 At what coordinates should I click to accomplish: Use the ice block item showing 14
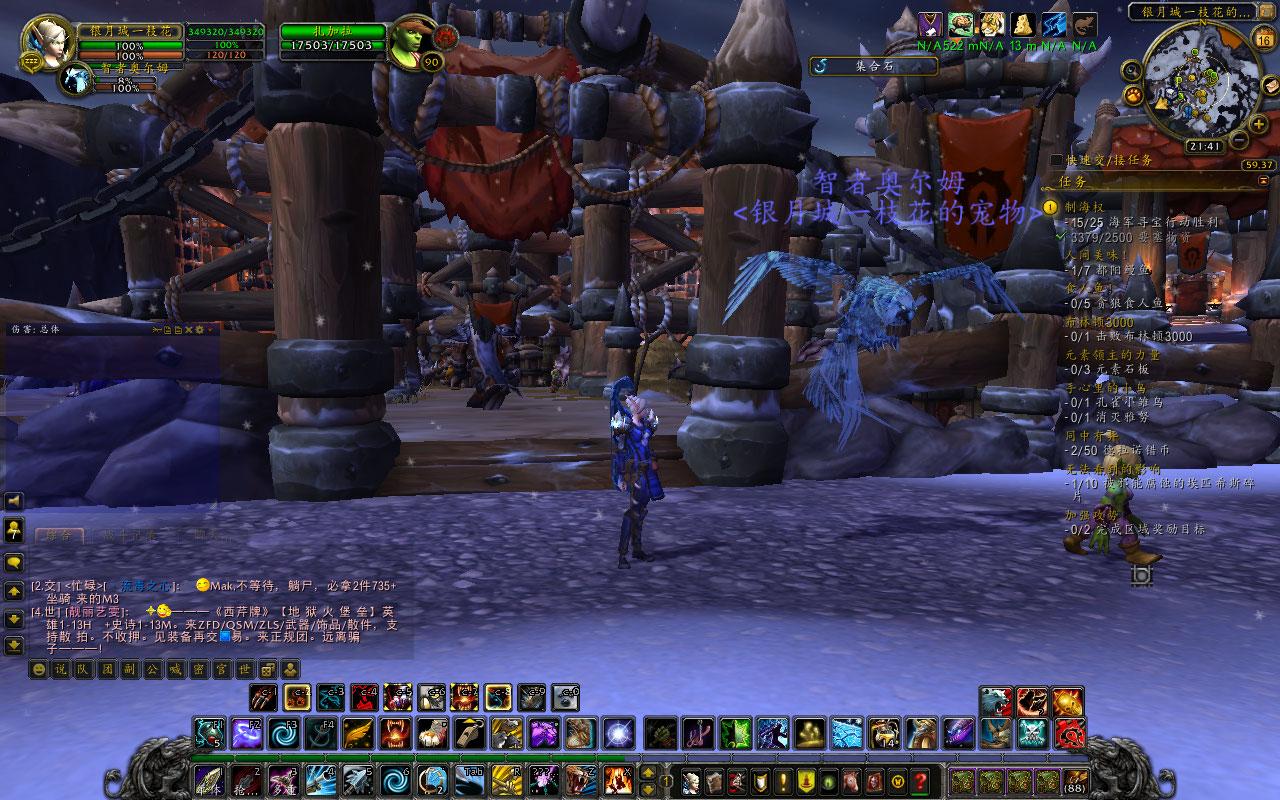[883, 733]
